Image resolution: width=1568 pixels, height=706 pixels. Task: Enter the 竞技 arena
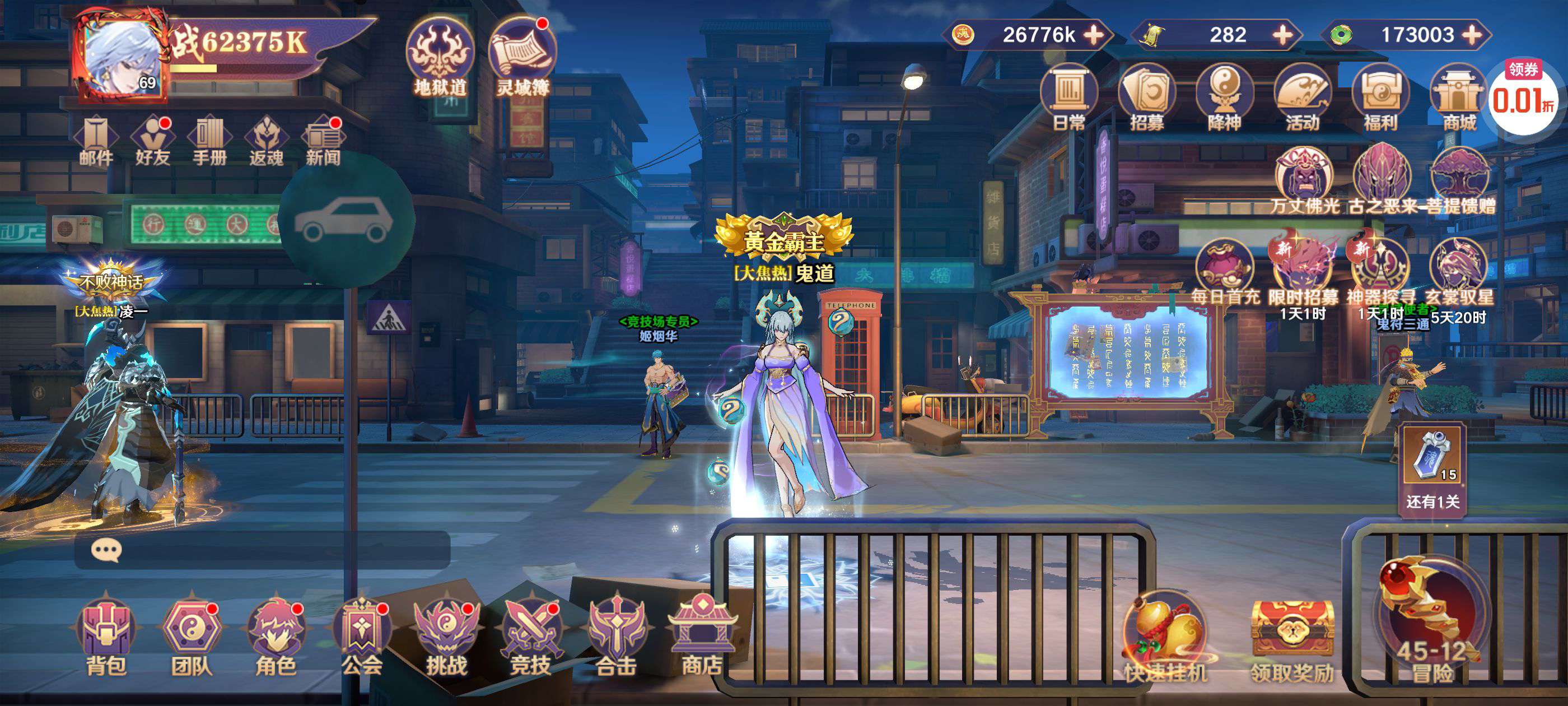531,637
